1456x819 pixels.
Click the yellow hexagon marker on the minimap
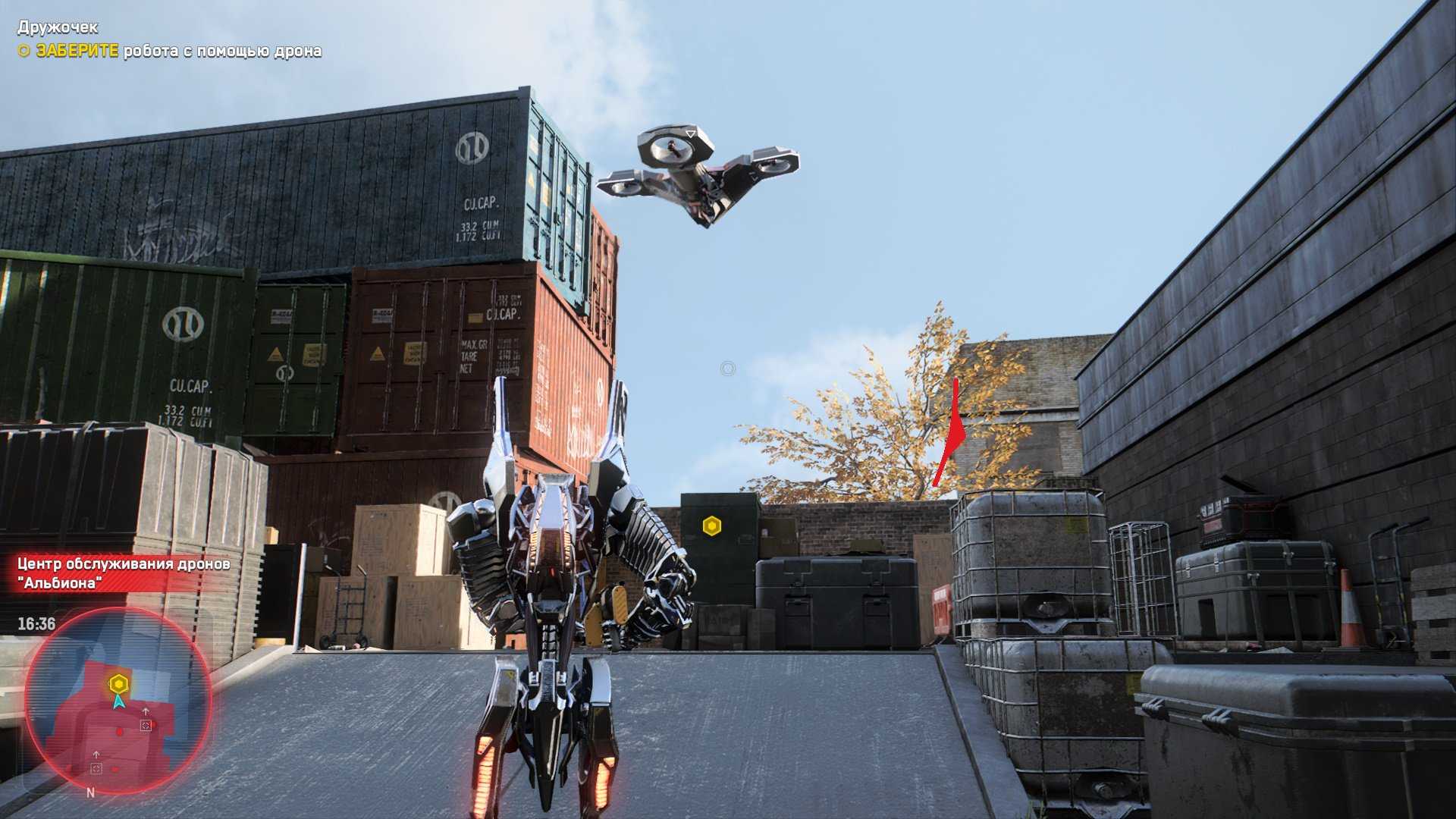(118, 684)
